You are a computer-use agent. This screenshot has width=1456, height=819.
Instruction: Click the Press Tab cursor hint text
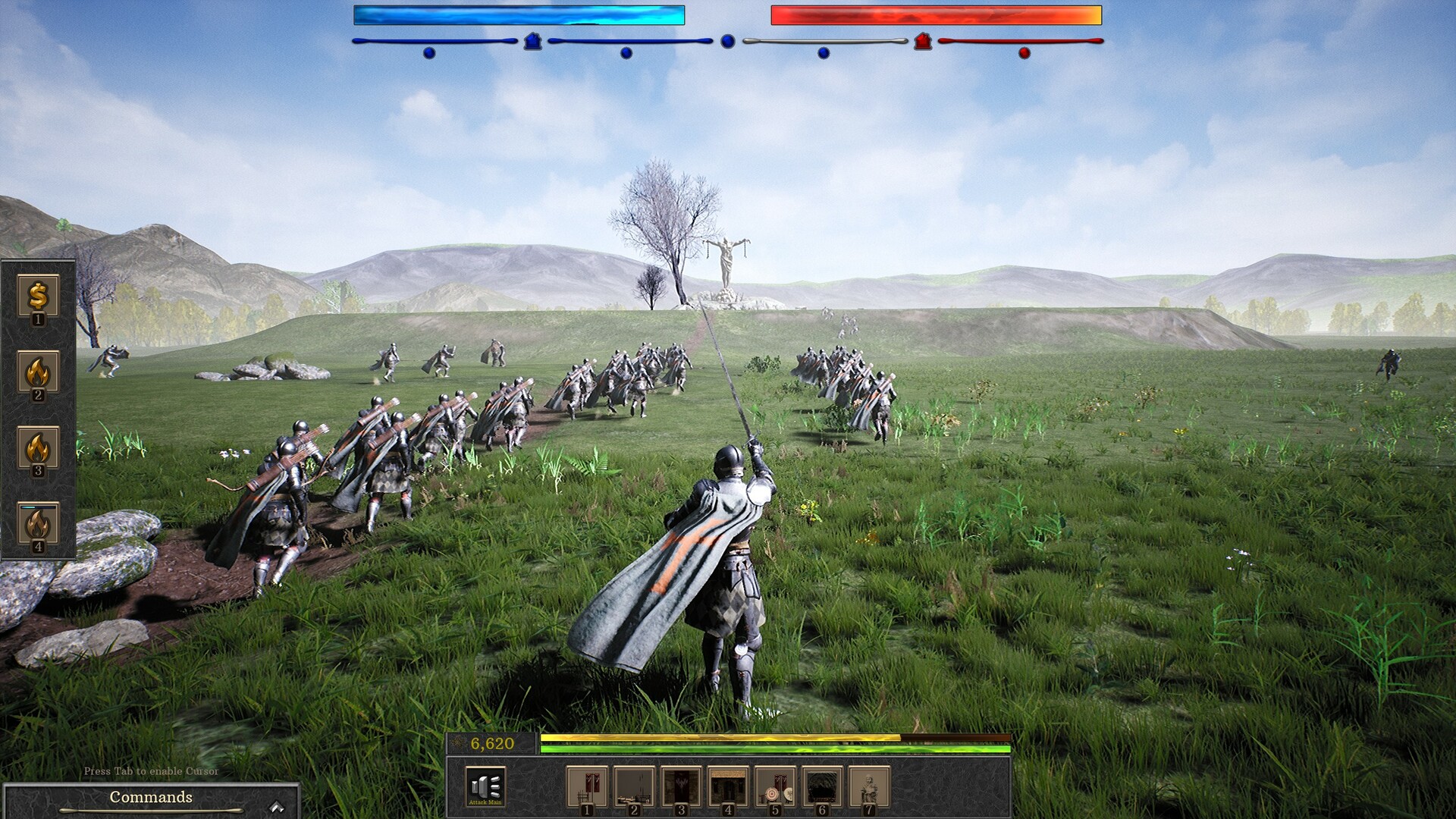[x=150, y=770]
